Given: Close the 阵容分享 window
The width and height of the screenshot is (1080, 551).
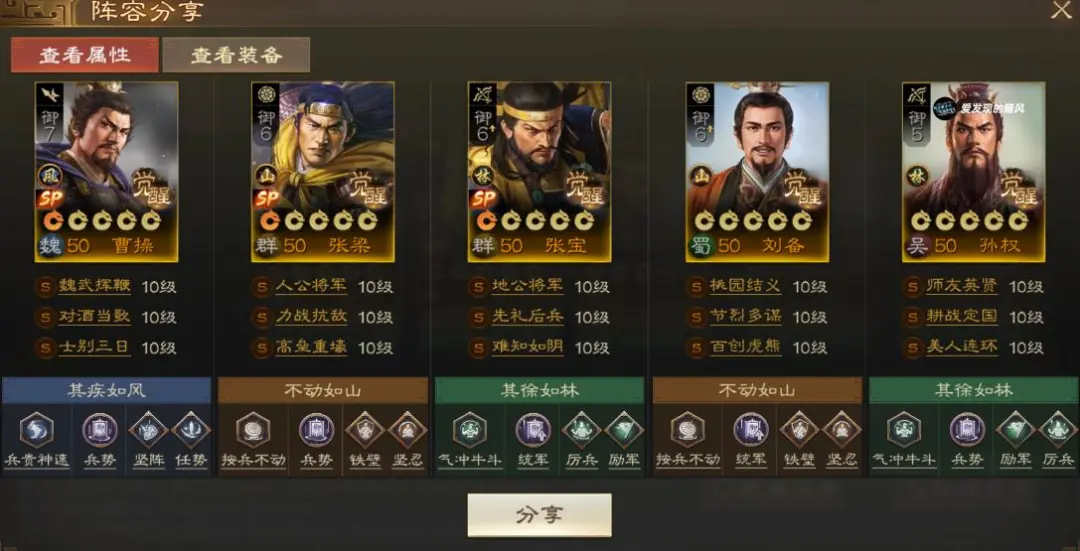Looking at the screenshot, I should pyautogui.click(x=1061, y=11).
